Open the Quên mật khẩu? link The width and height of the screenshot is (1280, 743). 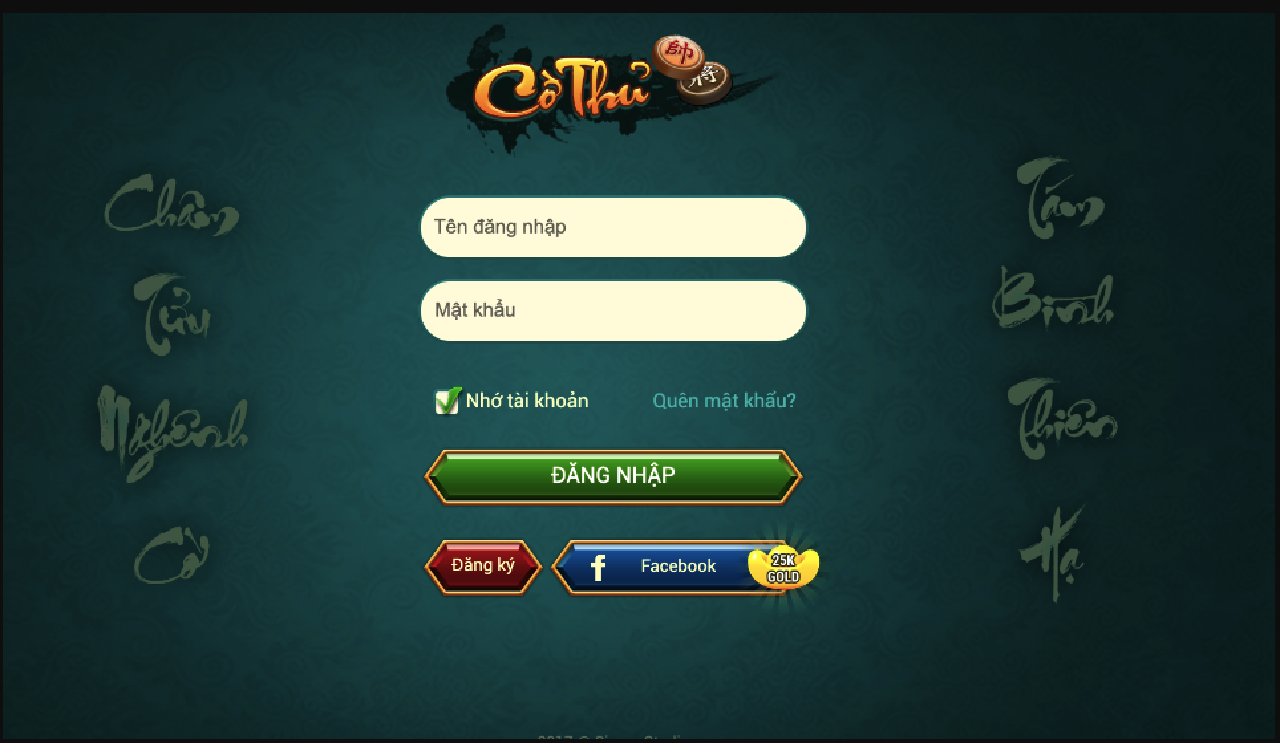click(723, 399)
